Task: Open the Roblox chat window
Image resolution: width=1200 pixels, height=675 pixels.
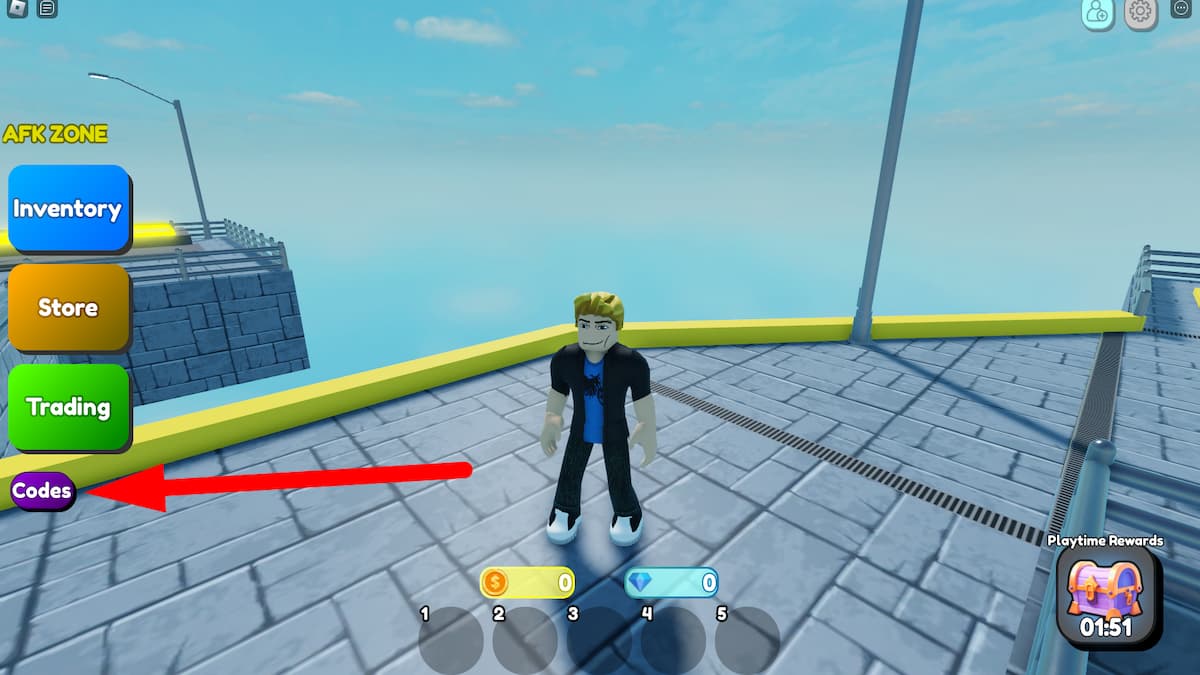Action: [x=47, y=9]
